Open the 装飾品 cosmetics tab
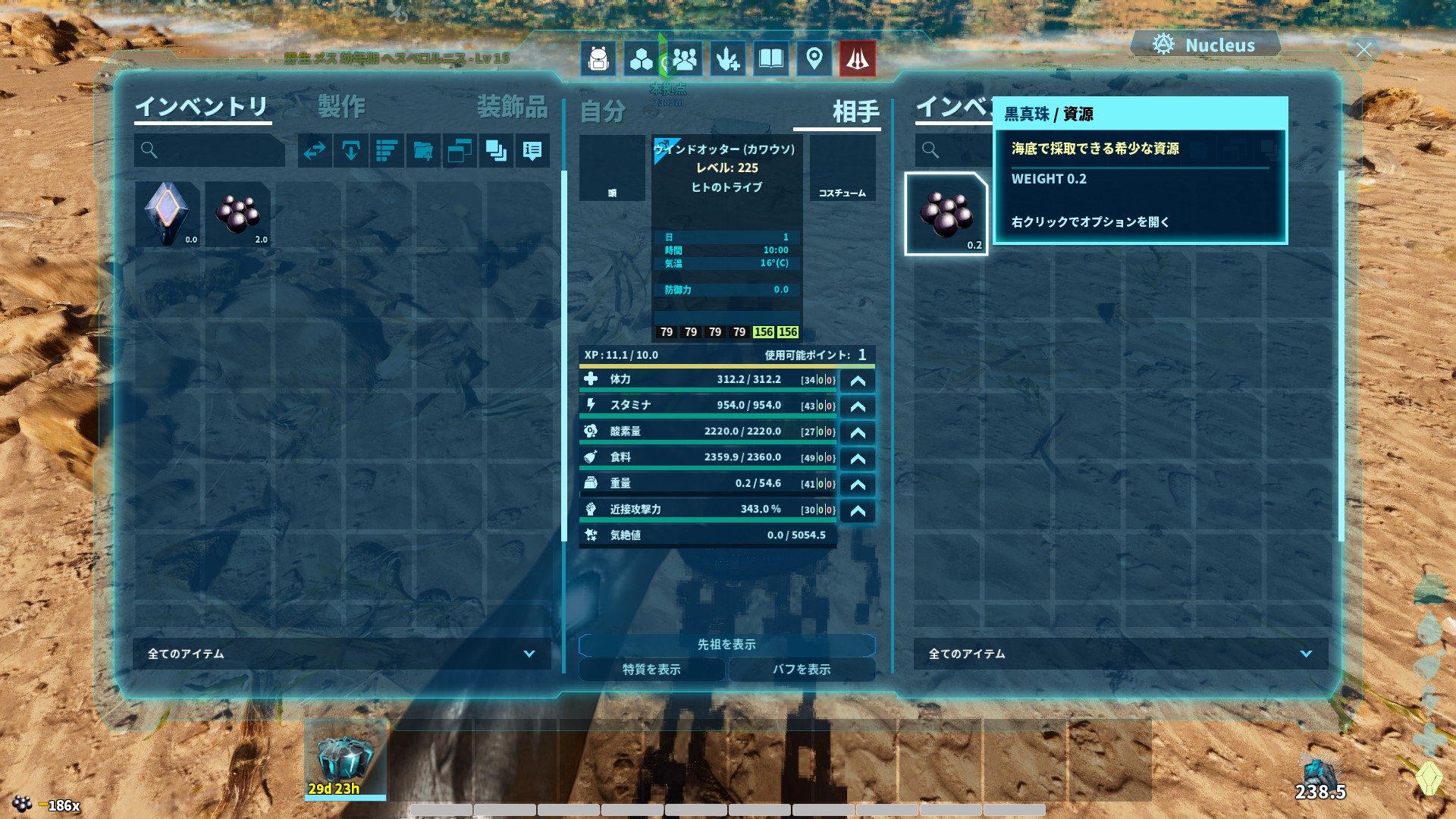This screenshot has width=1456, height=819. click(x=512, y=107)
